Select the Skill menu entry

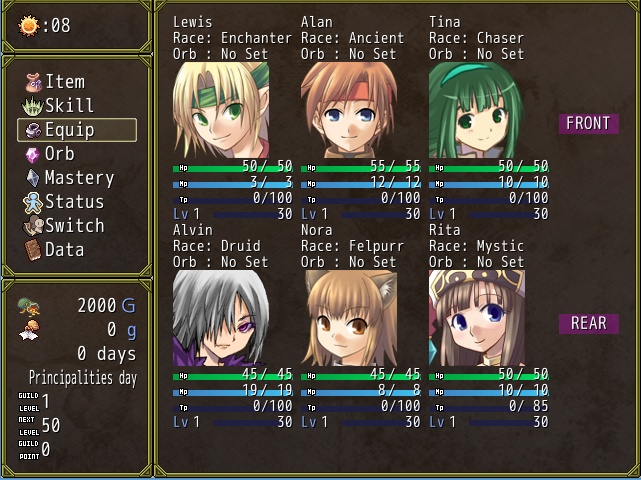click(x=69, y=106)
